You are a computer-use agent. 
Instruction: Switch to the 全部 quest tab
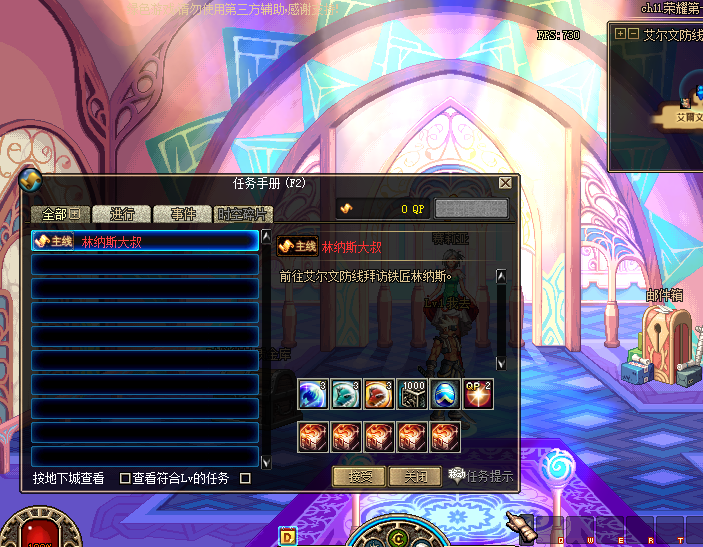61,214
